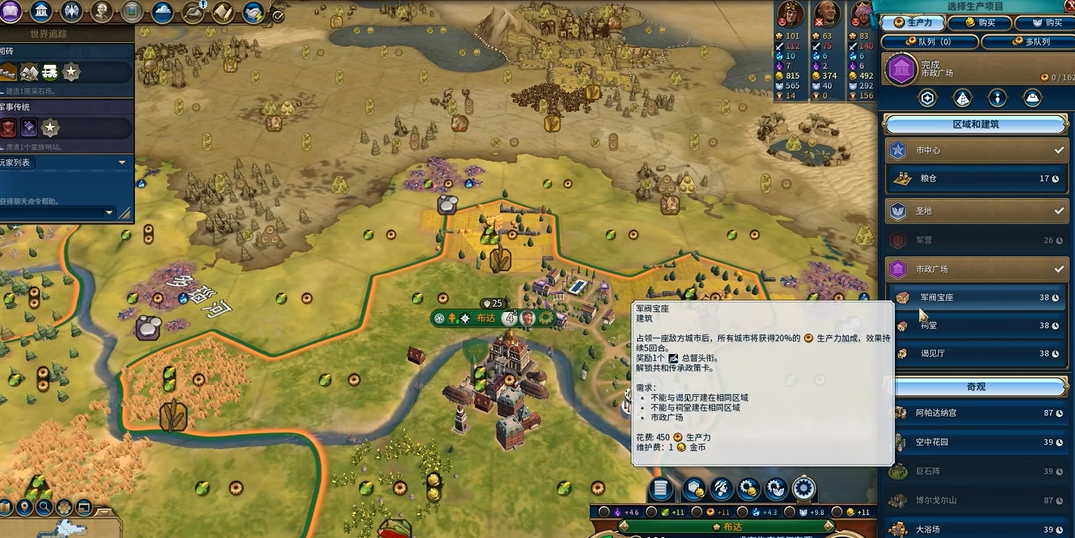Select the 圣地 holy site district row

[975, 212]
